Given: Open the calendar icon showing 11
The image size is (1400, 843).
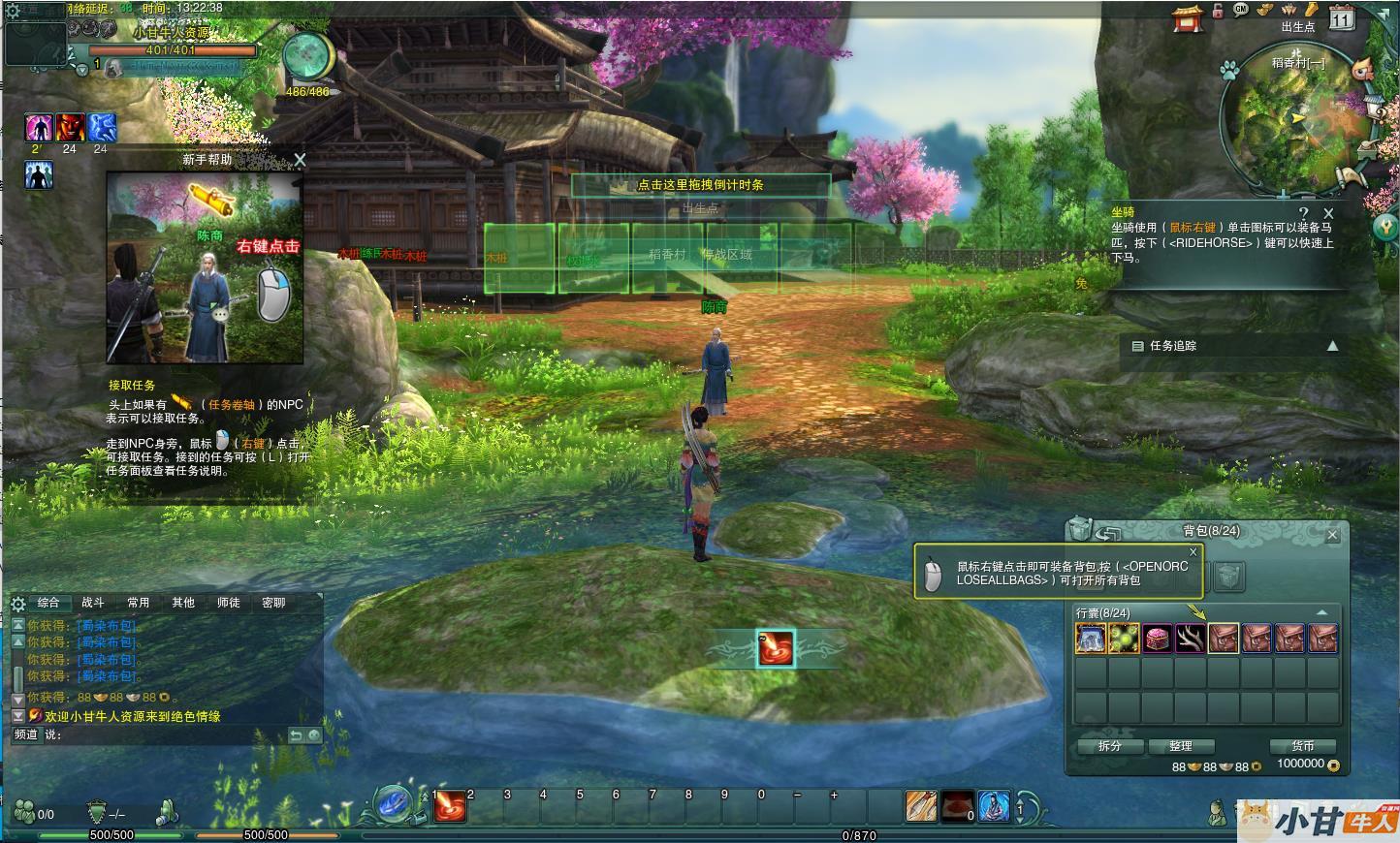Looking at the screenshot, I should point(1342,18).
